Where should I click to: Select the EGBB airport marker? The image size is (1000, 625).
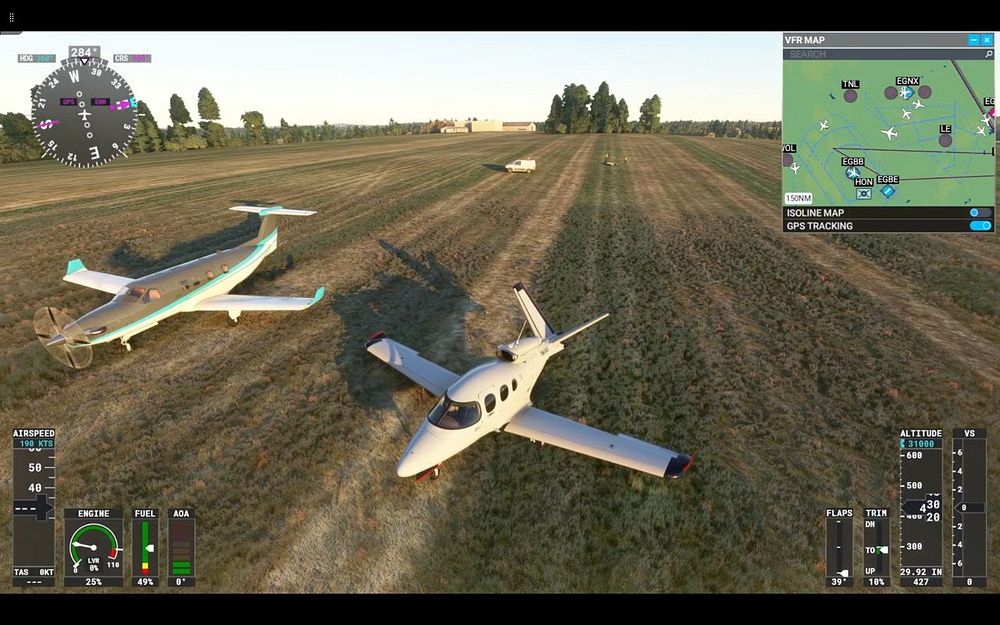852,172
